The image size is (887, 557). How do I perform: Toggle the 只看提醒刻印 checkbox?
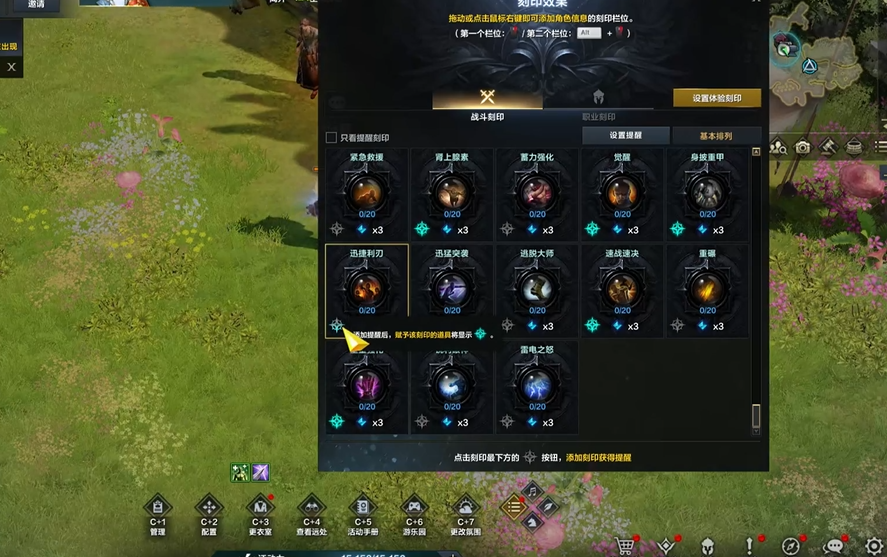(x=331, y=138)
